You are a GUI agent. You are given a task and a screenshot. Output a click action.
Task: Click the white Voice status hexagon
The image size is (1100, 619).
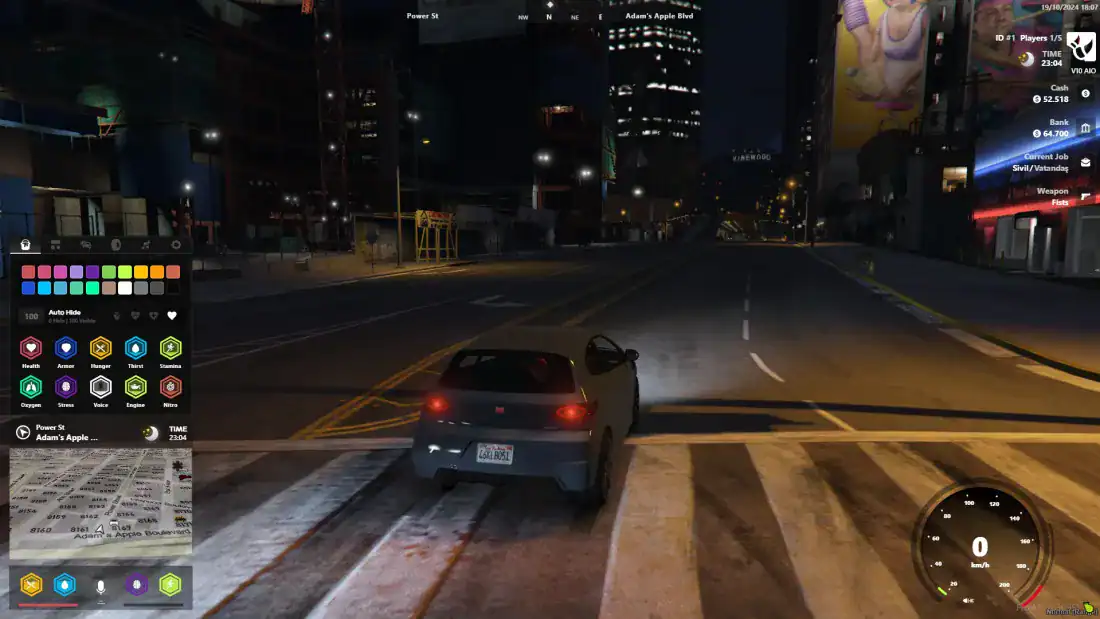[101, 387]
